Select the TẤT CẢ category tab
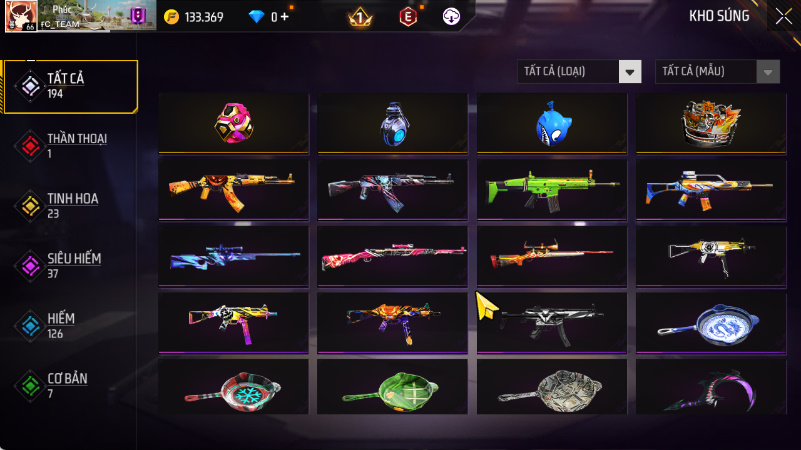The height and width of the screenshot is (450, 801). [x=70, y=85]
